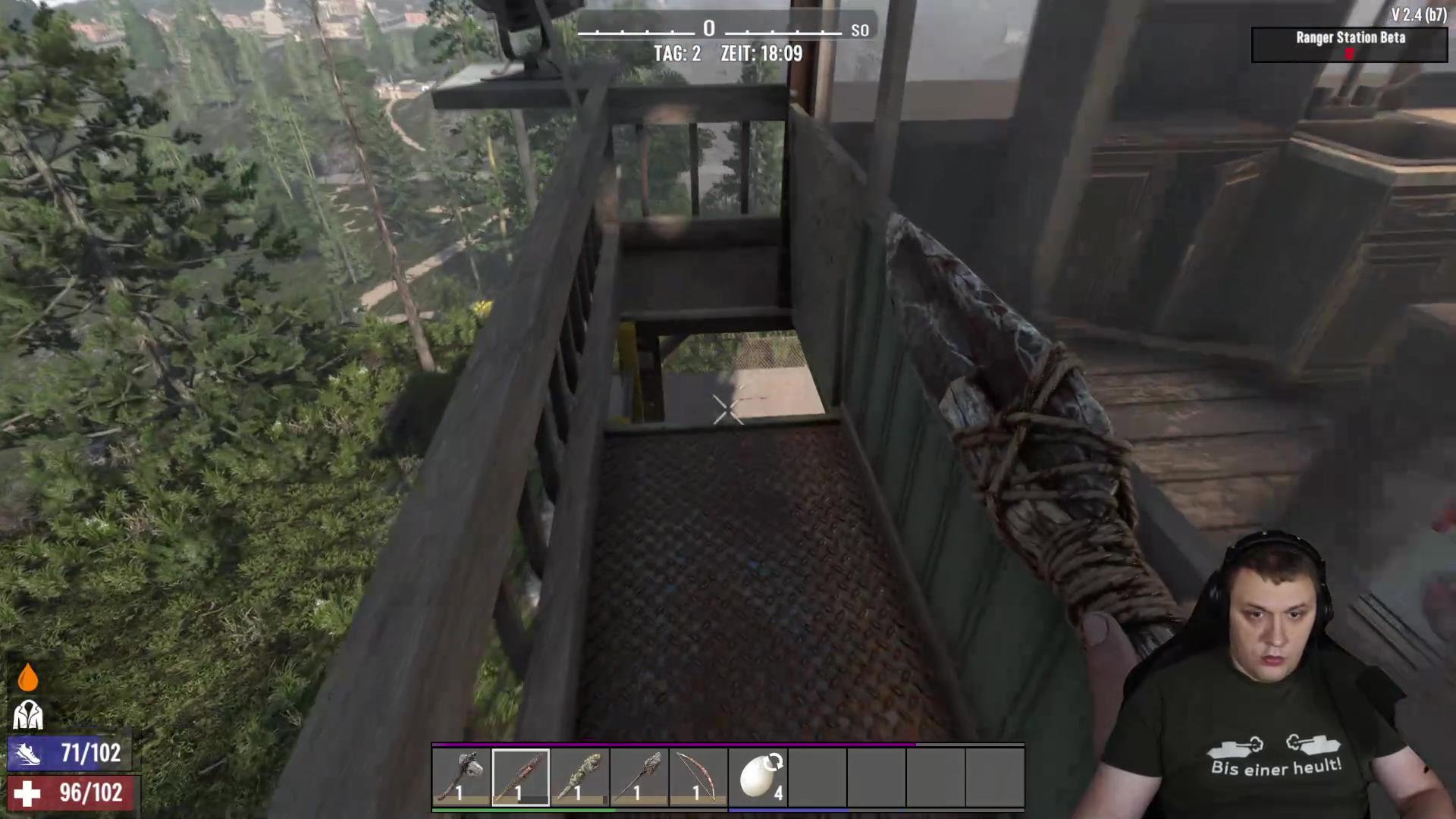Equip the stone spear from the hotbar

coord(639,777)
